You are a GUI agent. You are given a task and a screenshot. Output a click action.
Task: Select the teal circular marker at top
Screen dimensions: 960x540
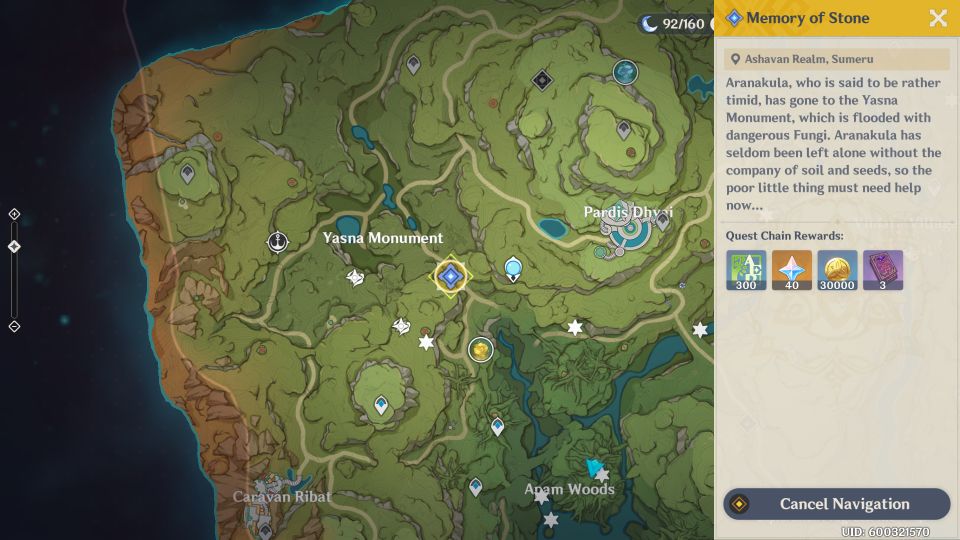click(626, 72)
